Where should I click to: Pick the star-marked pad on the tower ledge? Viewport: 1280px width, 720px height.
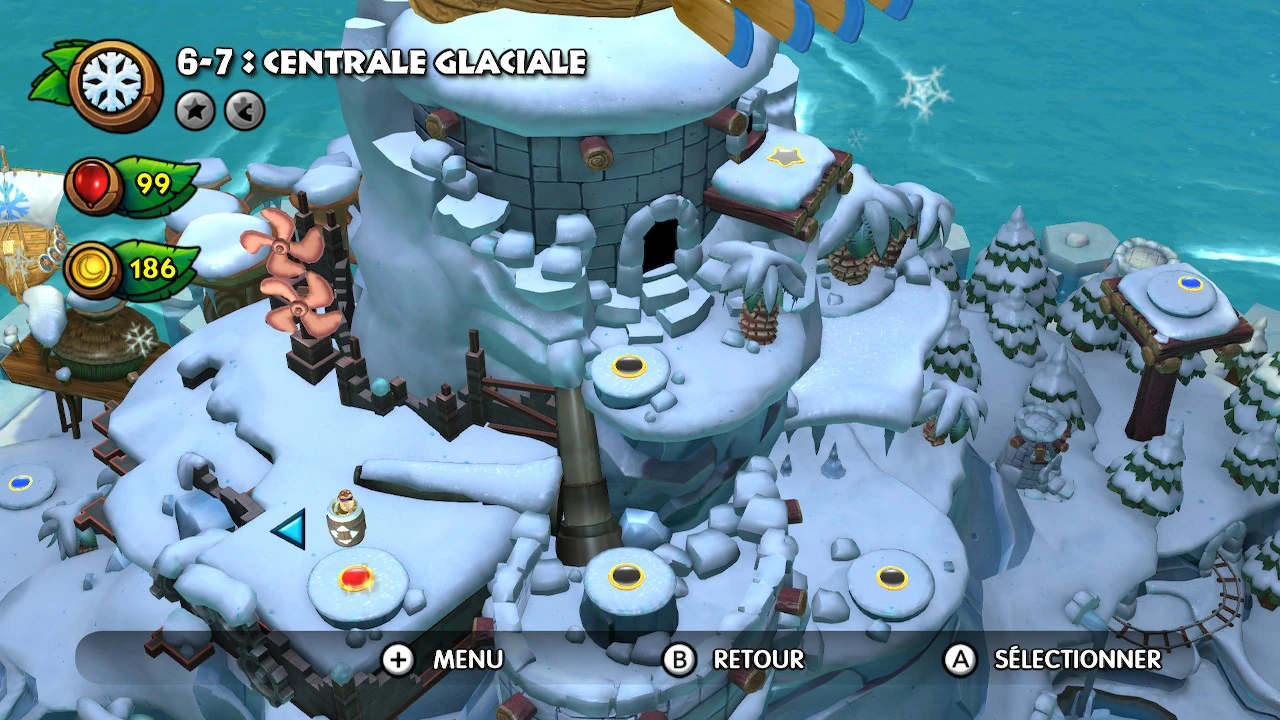(786, 156)
